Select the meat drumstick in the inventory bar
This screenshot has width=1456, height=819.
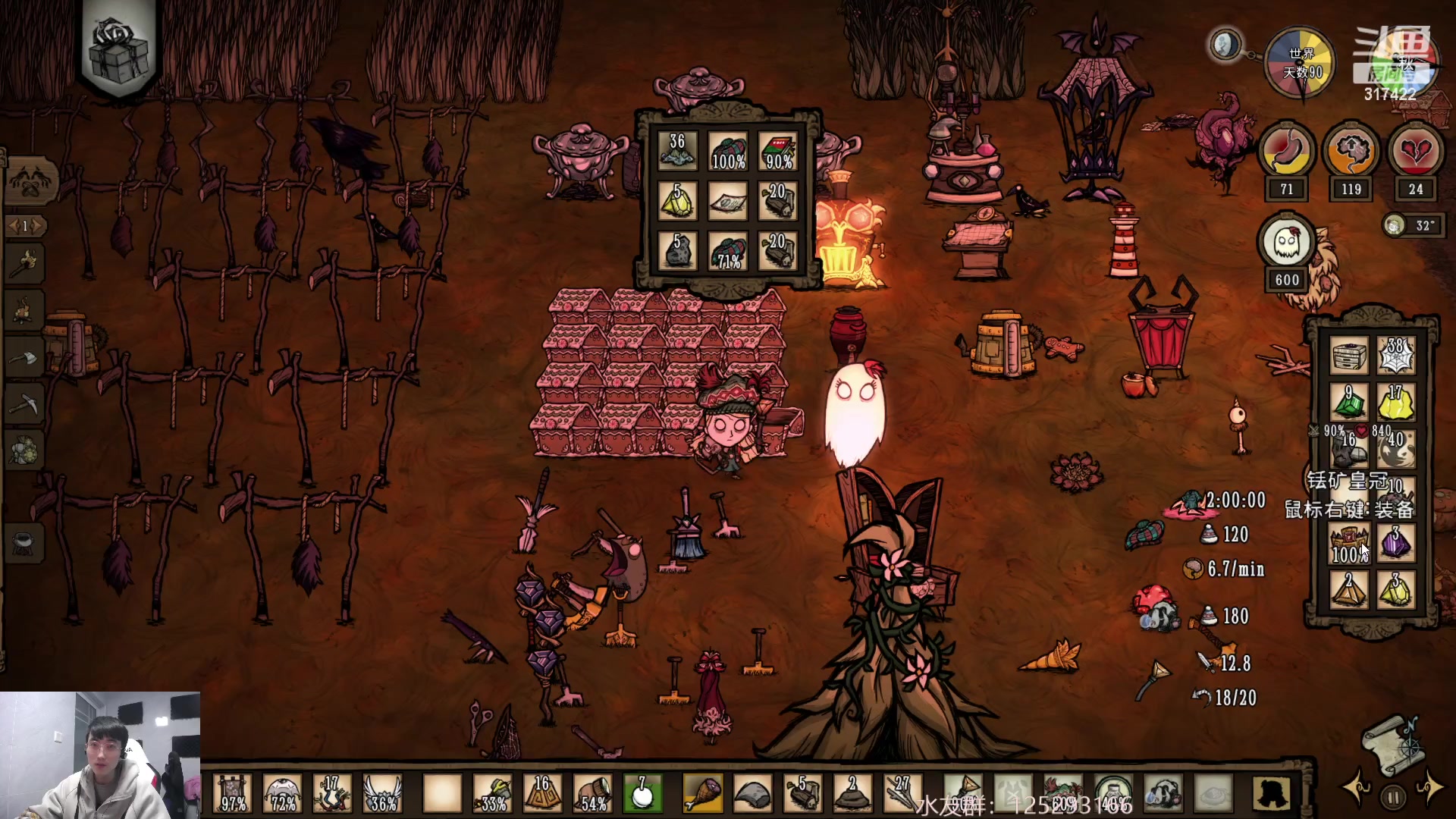703,794
